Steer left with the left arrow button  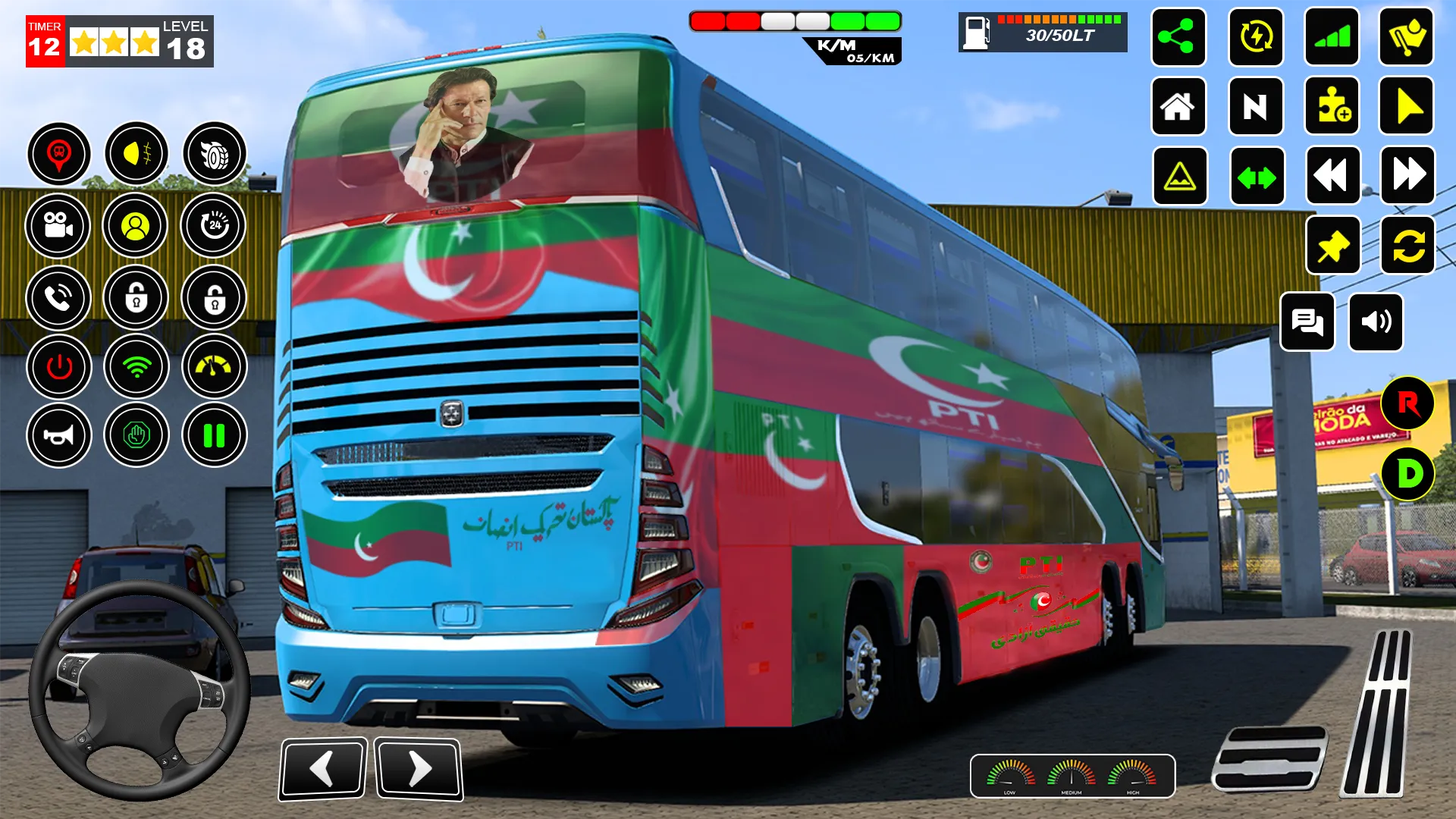pyautogui.click(x=324, y=769)
